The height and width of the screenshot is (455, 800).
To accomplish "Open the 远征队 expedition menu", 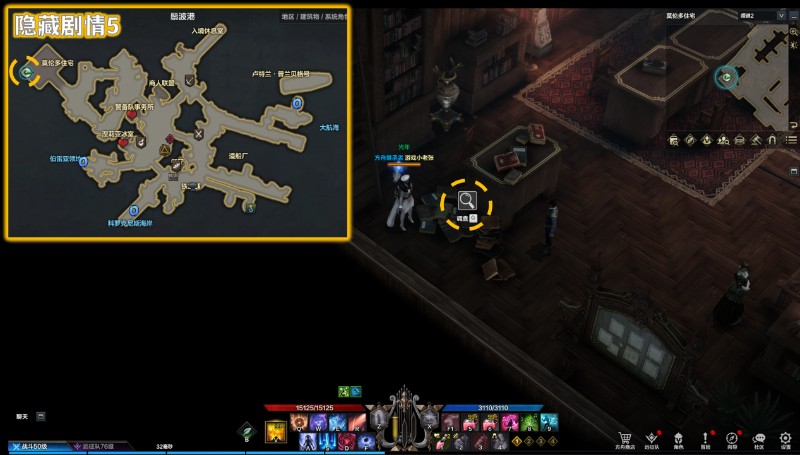I will [x=652, y=438].
